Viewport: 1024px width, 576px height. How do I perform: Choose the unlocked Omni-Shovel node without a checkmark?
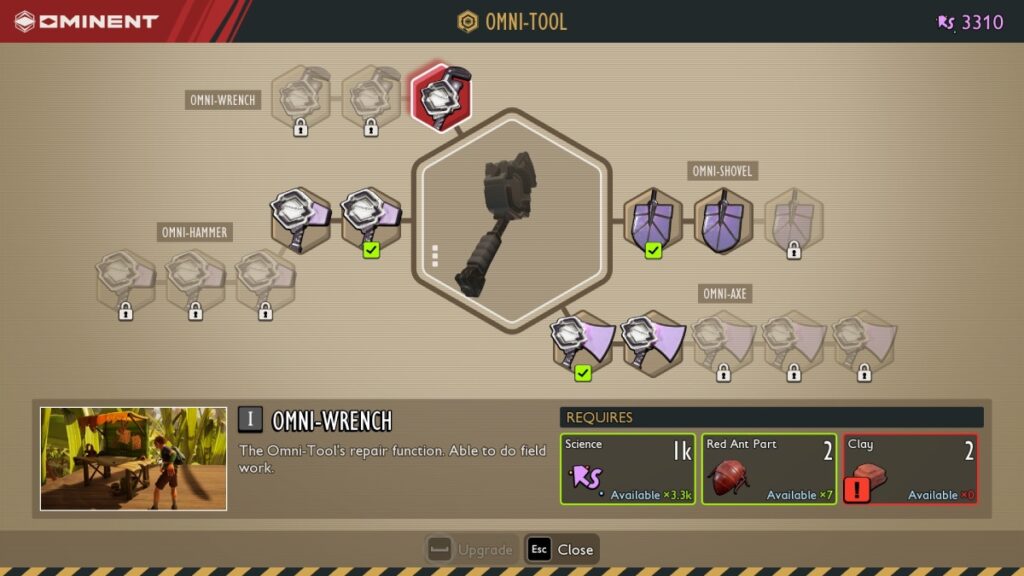723,220
